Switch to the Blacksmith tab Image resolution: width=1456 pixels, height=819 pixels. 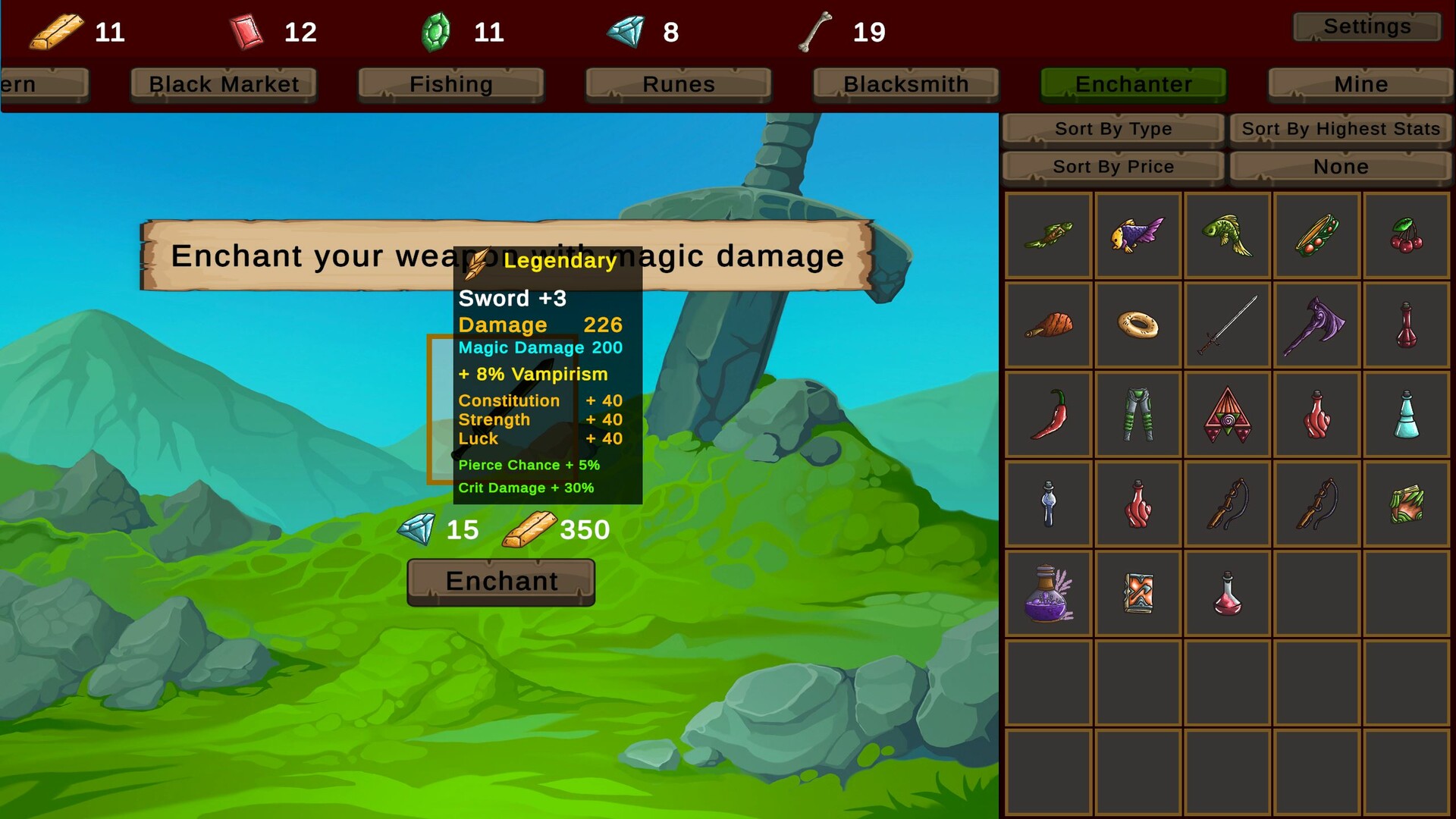(x=905, y=84)
